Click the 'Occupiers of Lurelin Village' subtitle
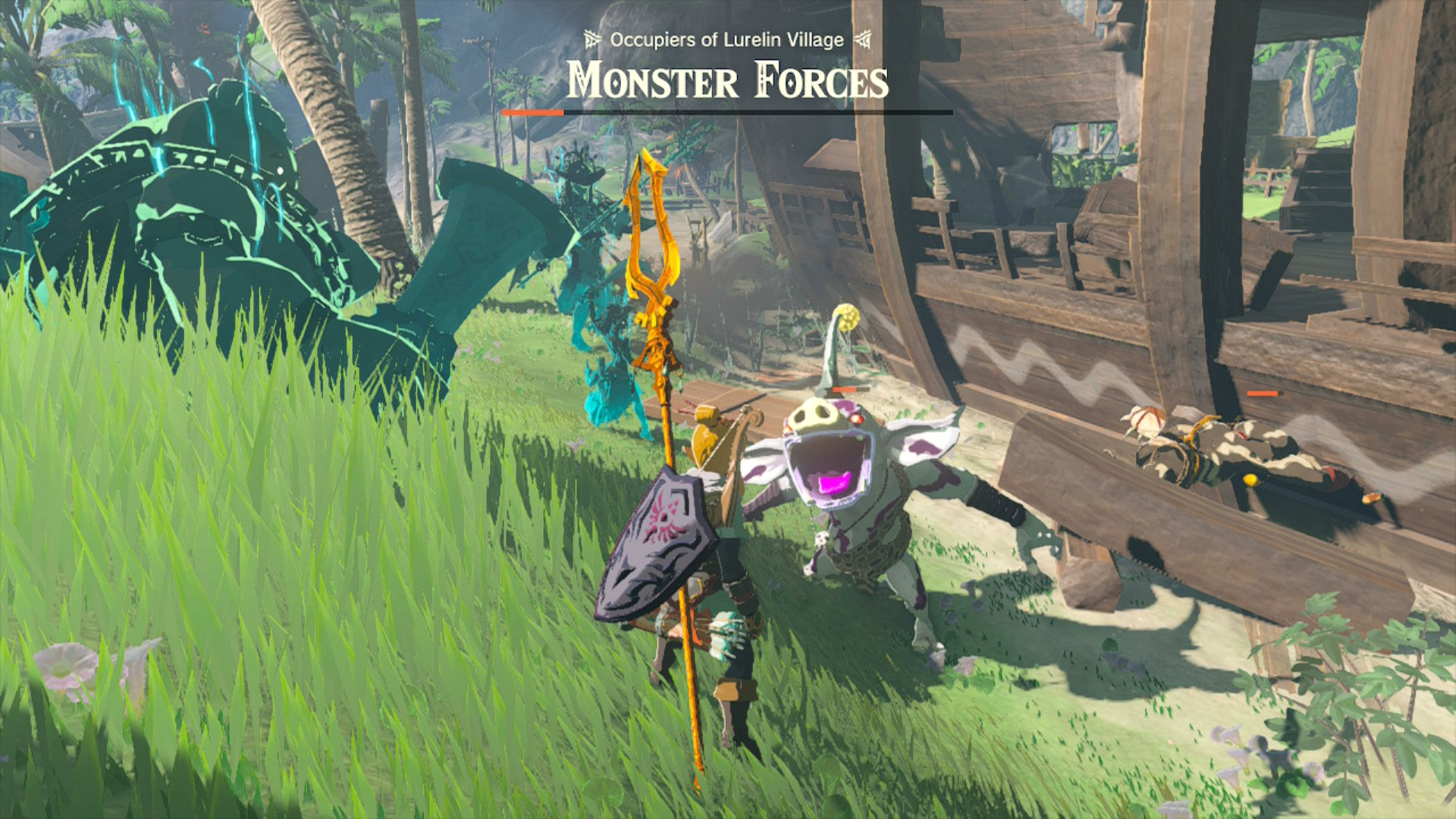The height and width of the screenshot is (819, 1456). tap(726, 38)
